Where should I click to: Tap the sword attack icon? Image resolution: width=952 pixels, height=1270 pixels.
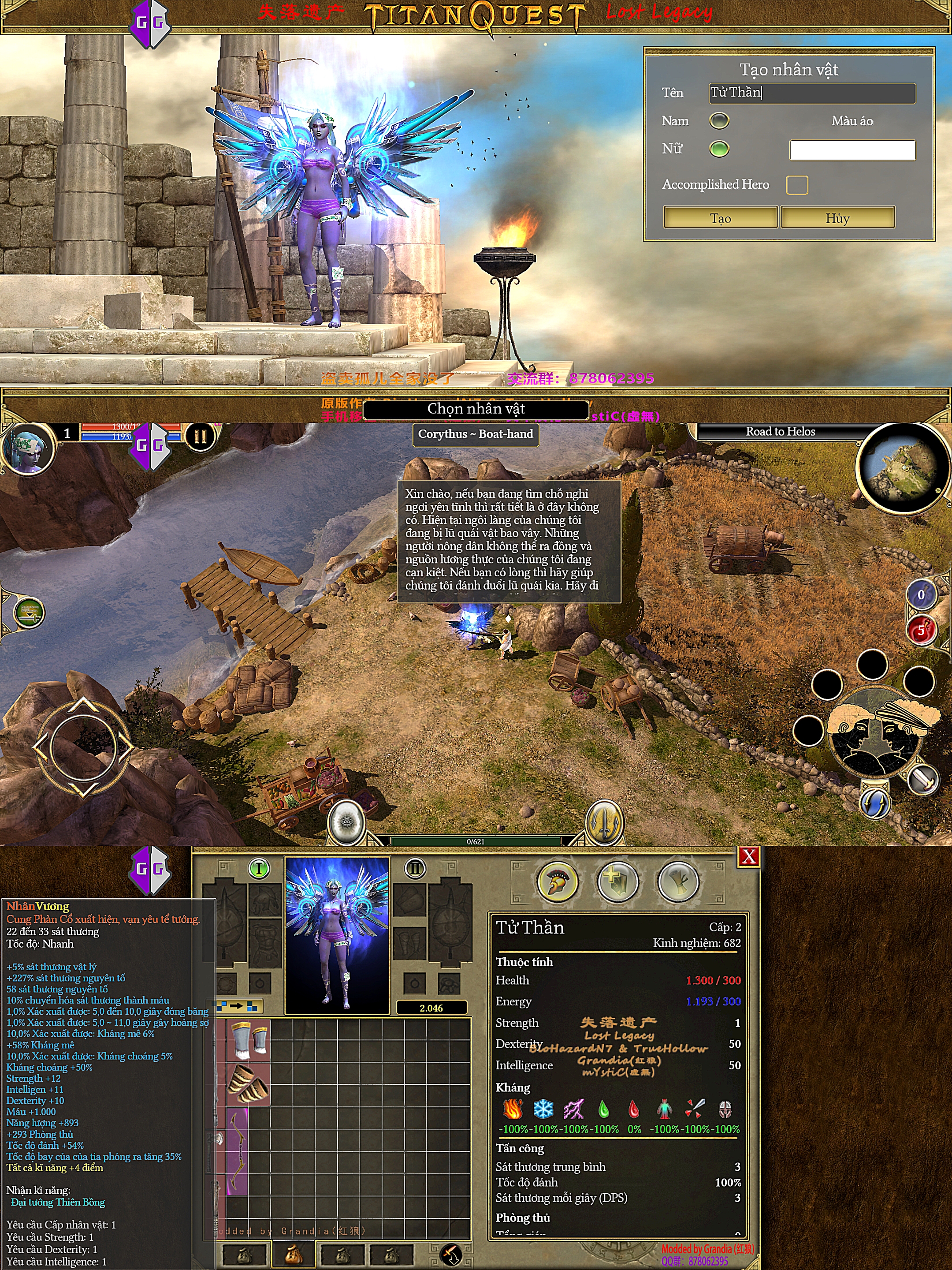923,780
